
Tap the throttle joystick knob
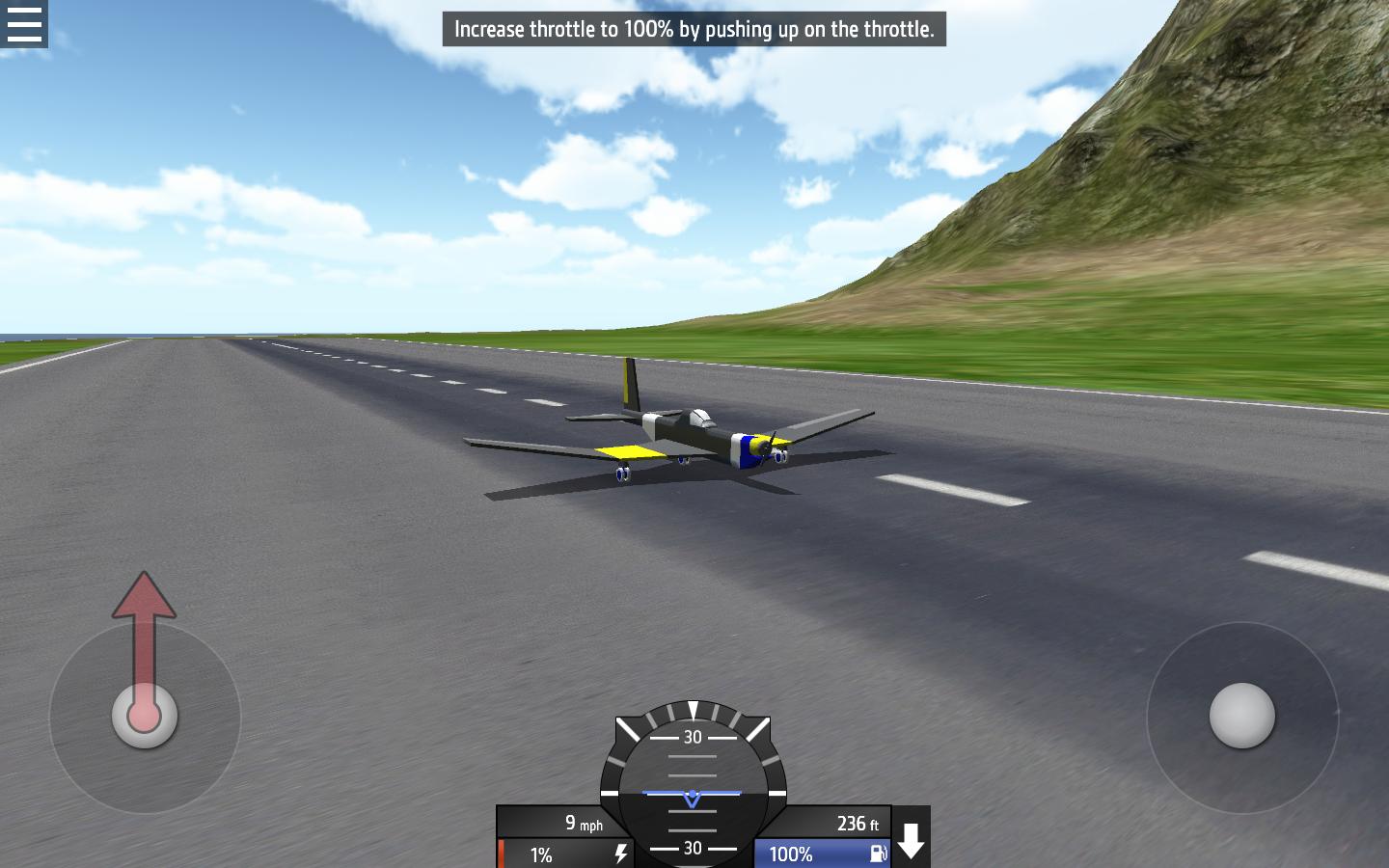(145, 716)
